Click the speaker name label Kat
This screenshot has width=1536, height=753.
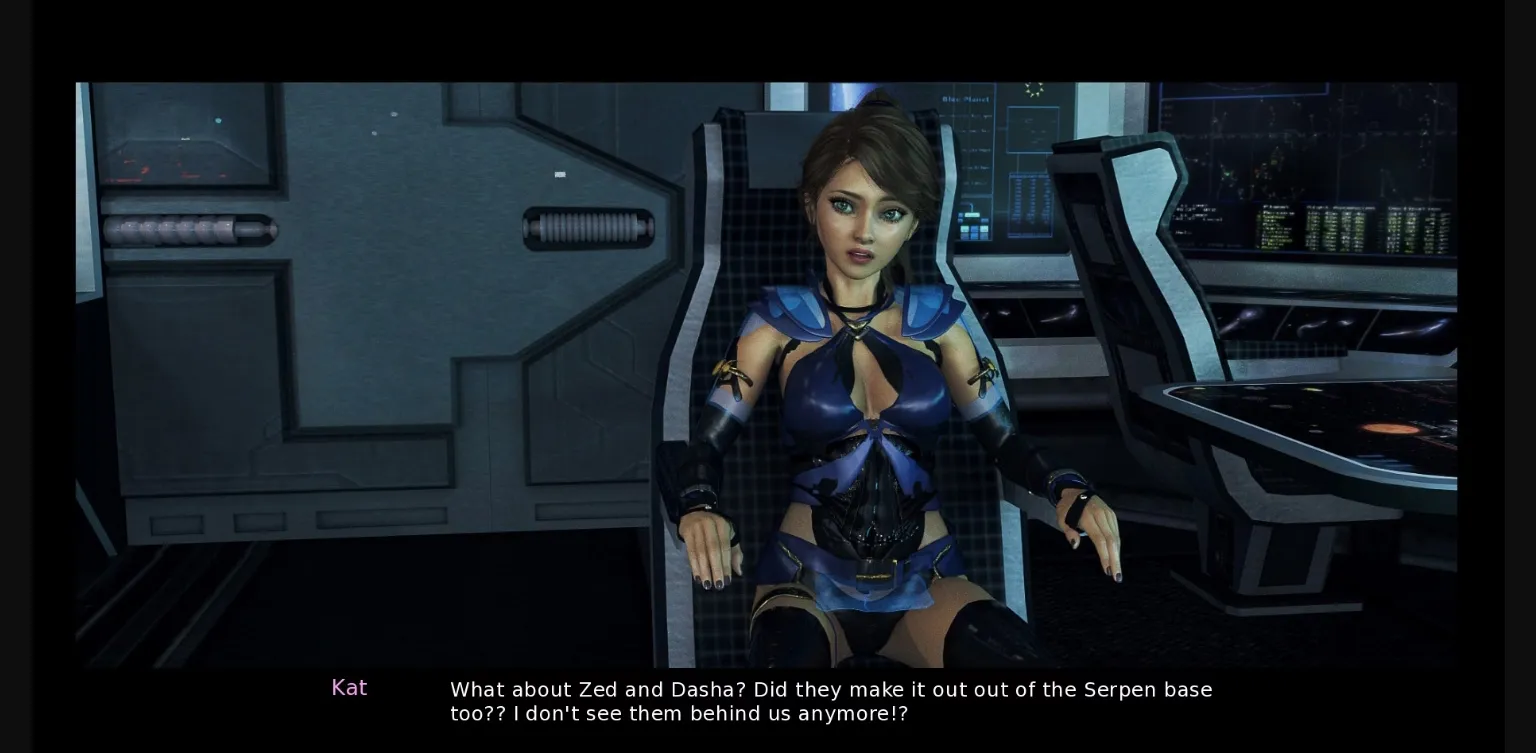coord(350,687)
